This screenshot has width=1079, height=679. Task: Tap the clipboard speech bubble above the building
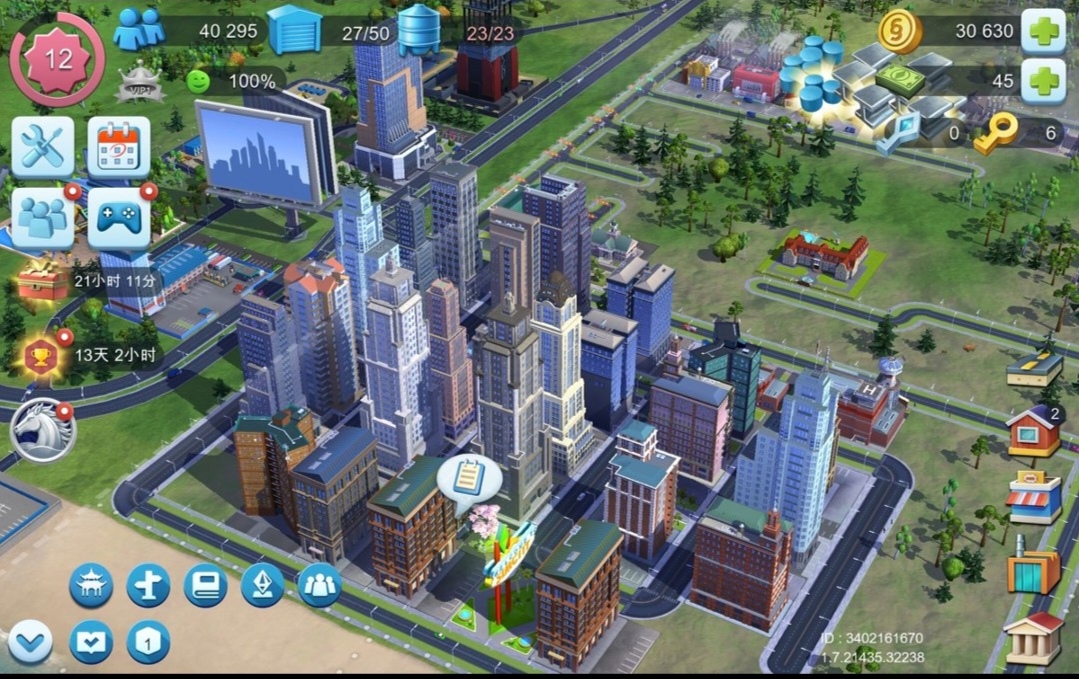click(x=468, y=477)
